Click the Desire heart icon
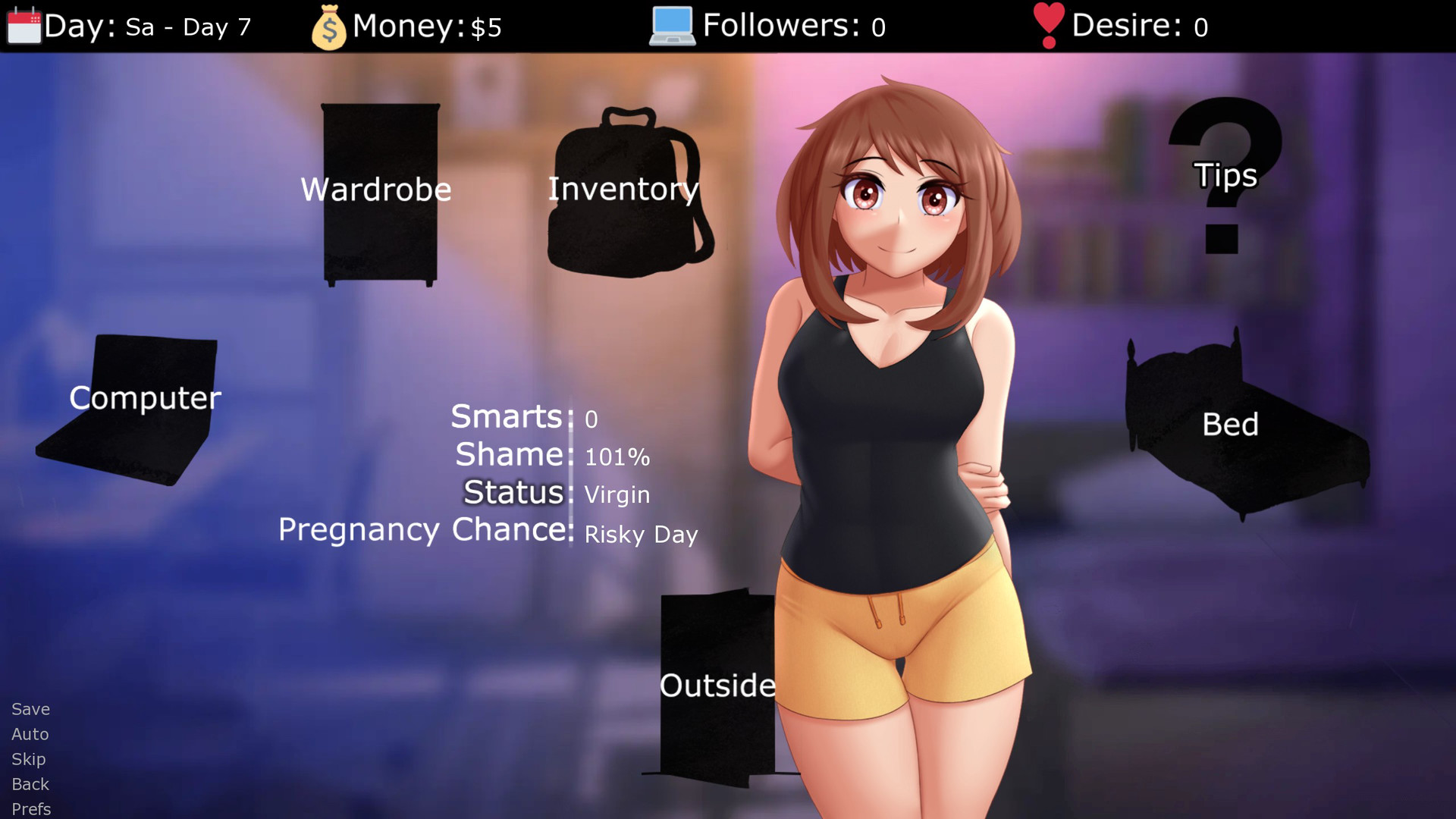Screen dimensions: 1456x819 tap(1047, 24)
